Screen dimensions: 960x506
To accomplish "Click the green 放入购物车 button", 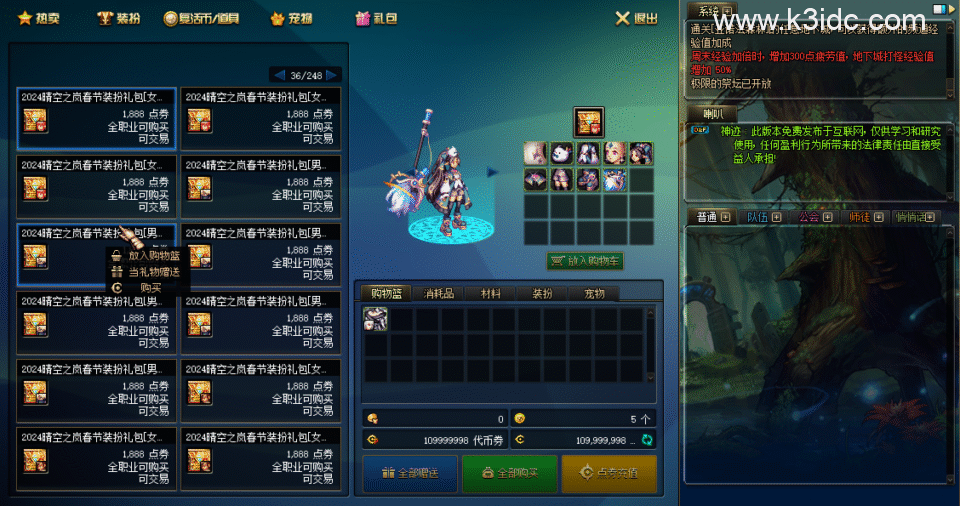I will tap(585, 261).
